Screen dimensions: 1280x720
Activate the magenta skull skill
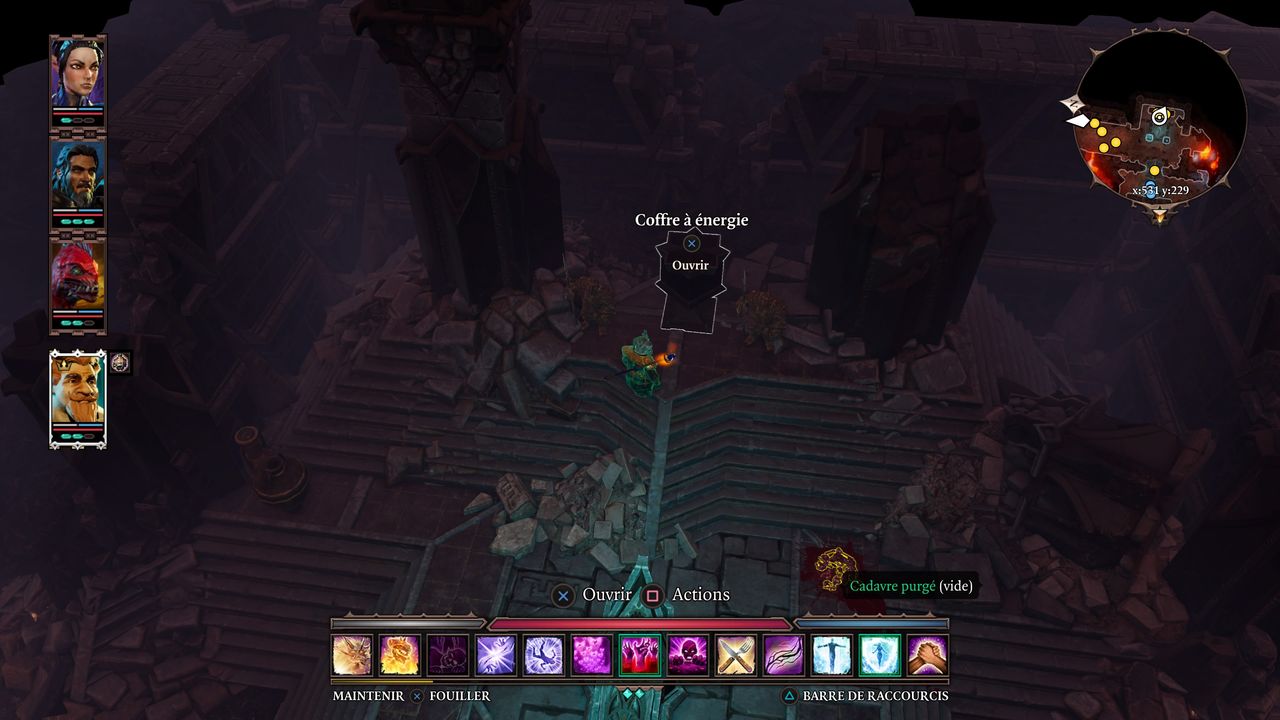688,655
